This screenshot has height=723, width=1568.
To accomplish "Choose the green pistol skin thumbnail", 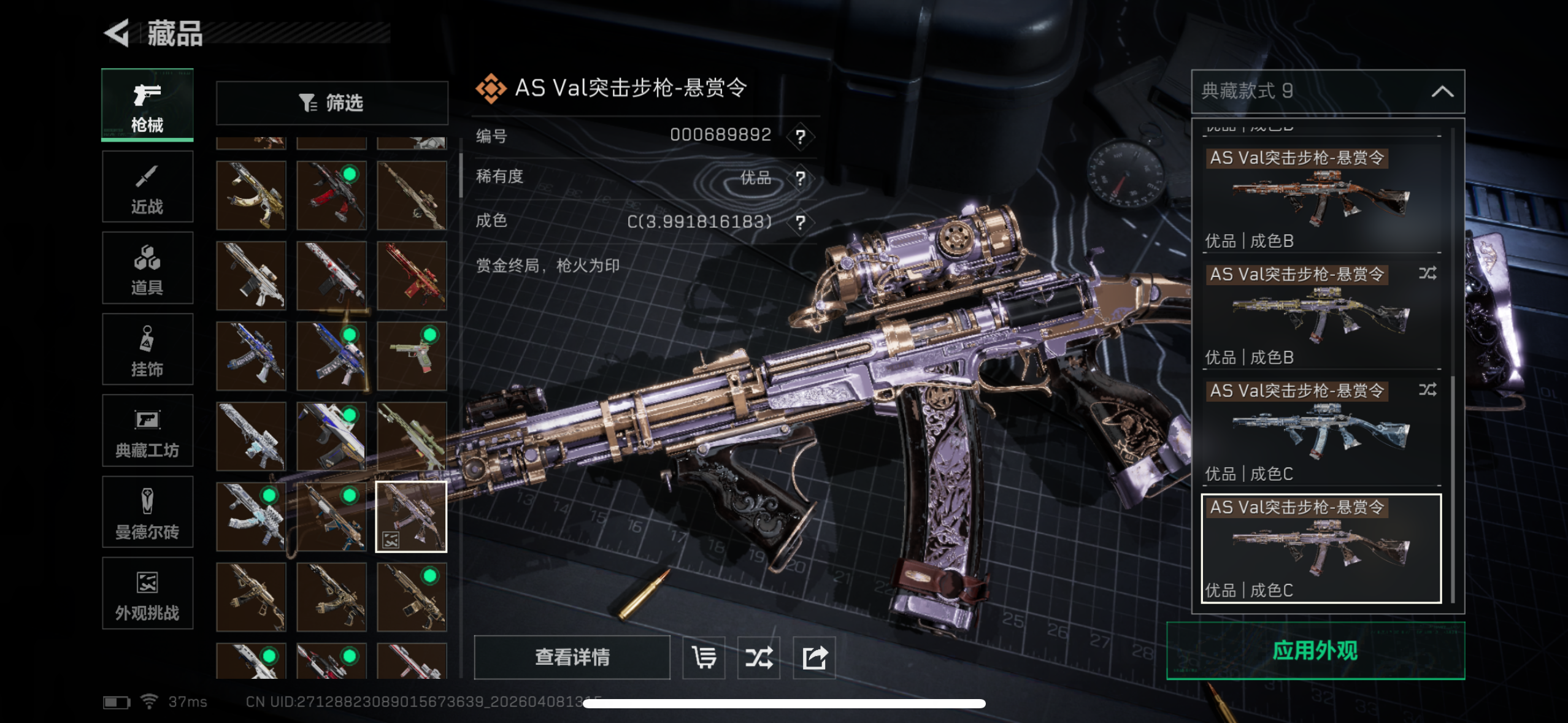I will [x=412, y=356].
